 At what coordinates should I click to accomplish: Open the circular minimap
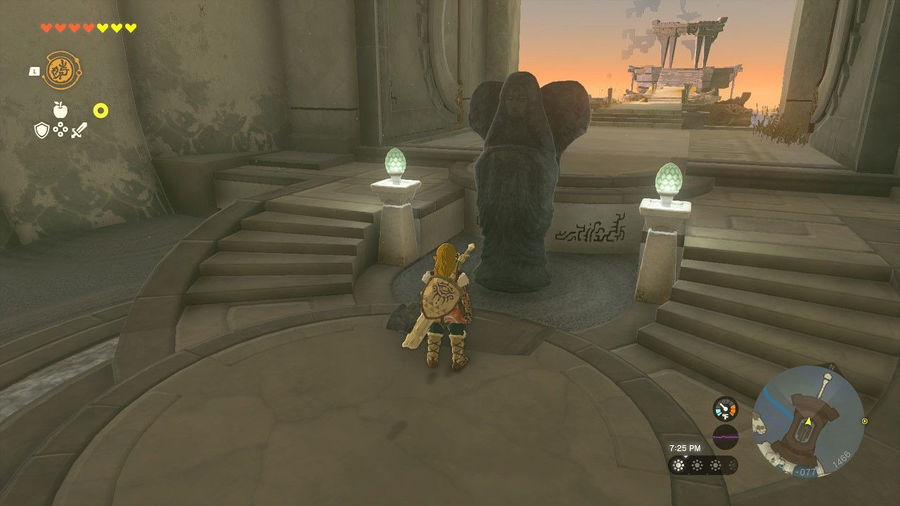(x=808, y=406)
